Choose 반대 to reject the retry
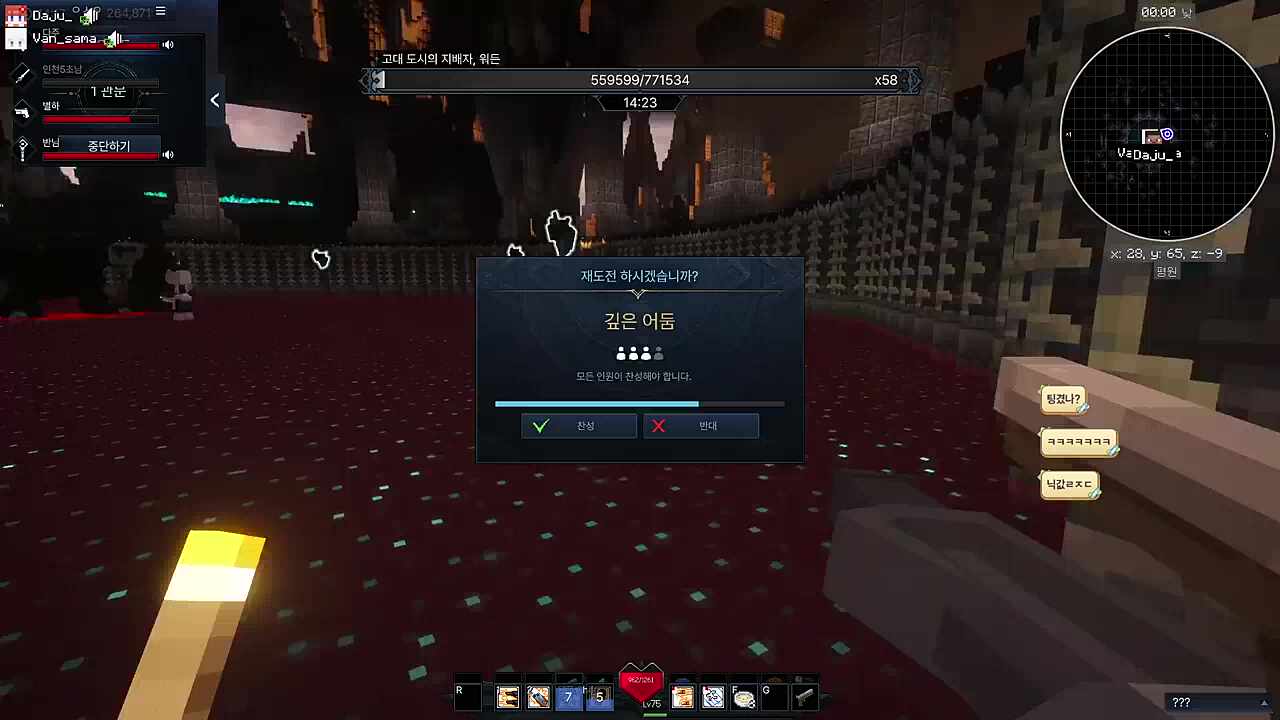 click(x=700, y=426)
